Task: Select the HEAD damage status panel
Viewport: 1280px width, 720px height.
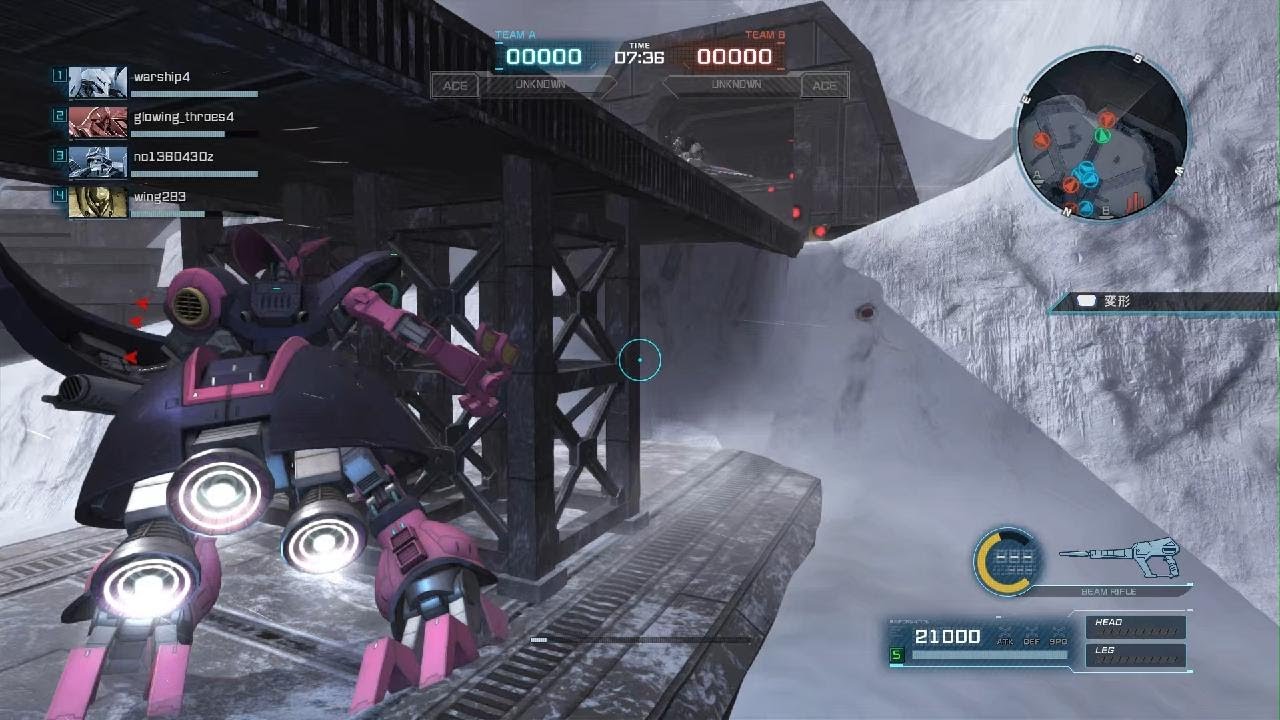Action: coord(1135,627)
